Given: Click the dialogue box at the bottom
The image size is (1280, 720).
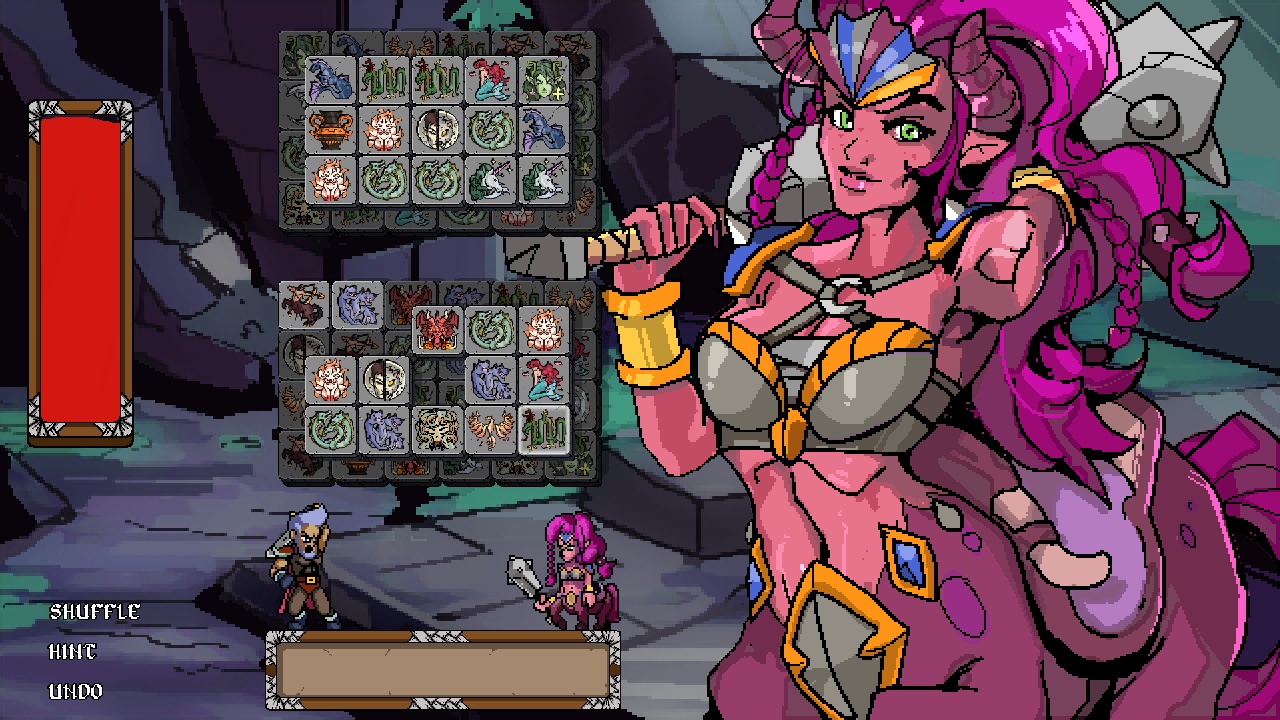Looking at the screenshot, I should (443, 670).
